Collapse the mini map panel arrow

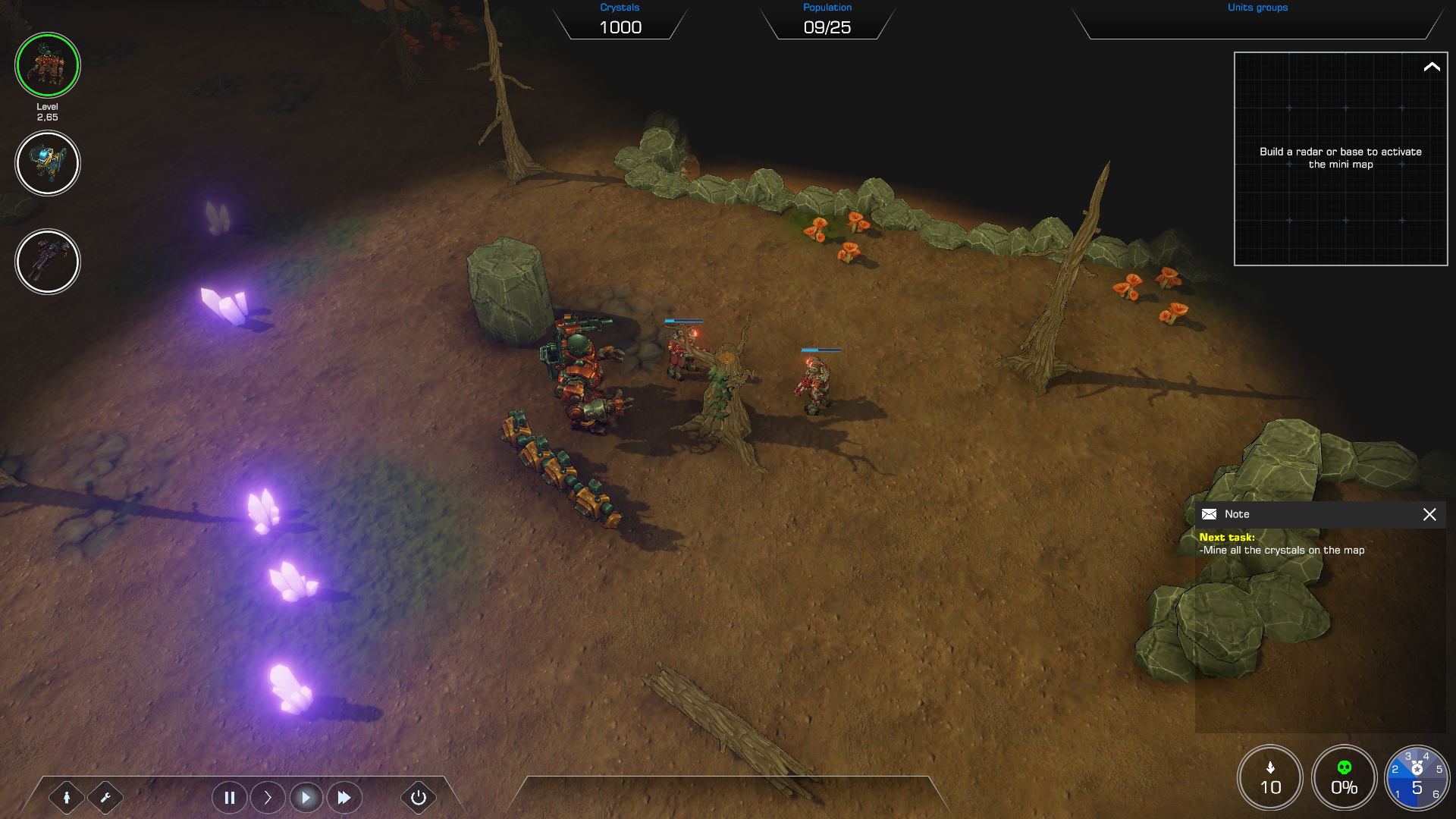coord(1431,67)
